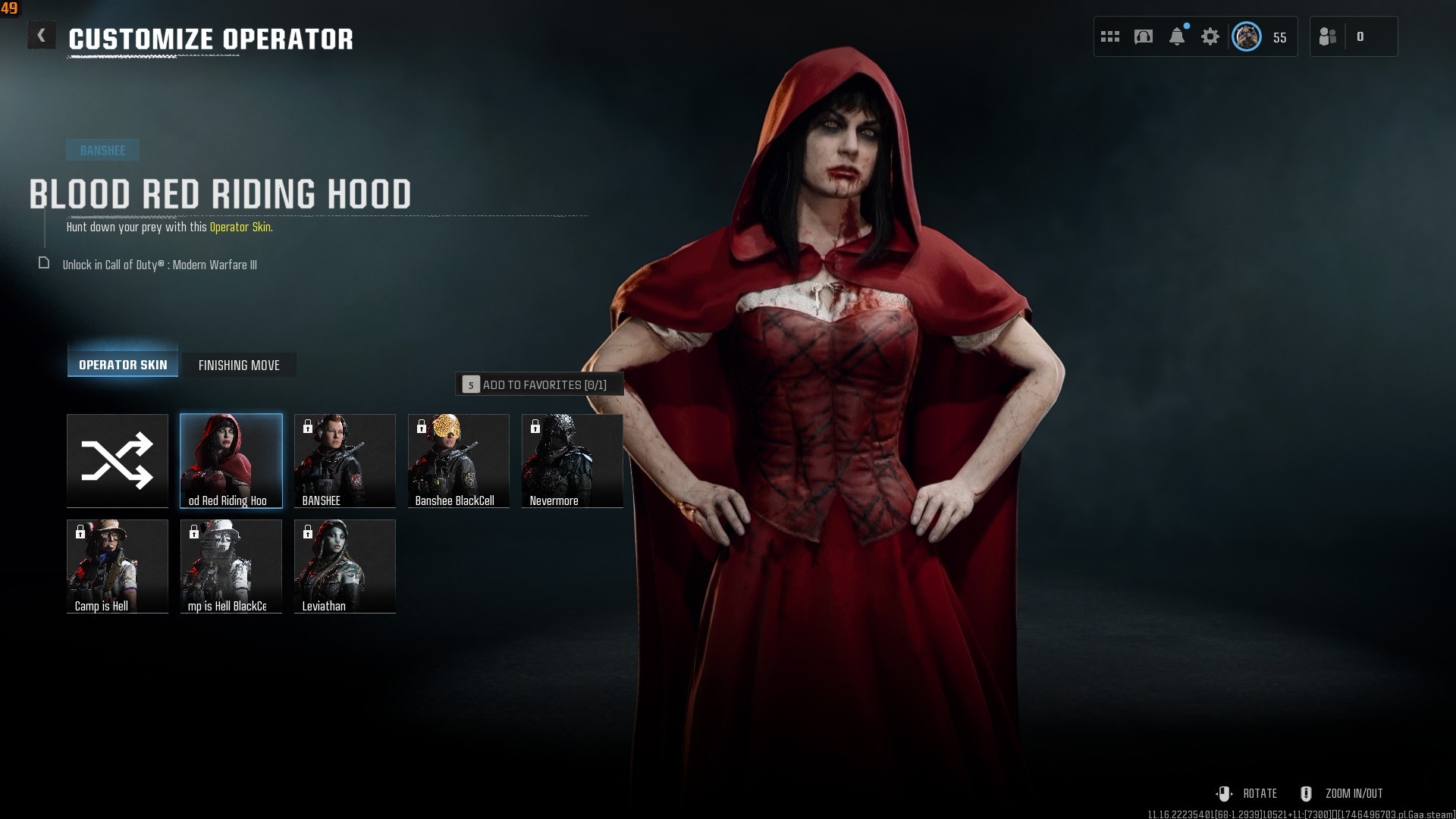Screen dimensions: 1456x819
Task: Open the headset channels icon
Action: coord(1144,36)
